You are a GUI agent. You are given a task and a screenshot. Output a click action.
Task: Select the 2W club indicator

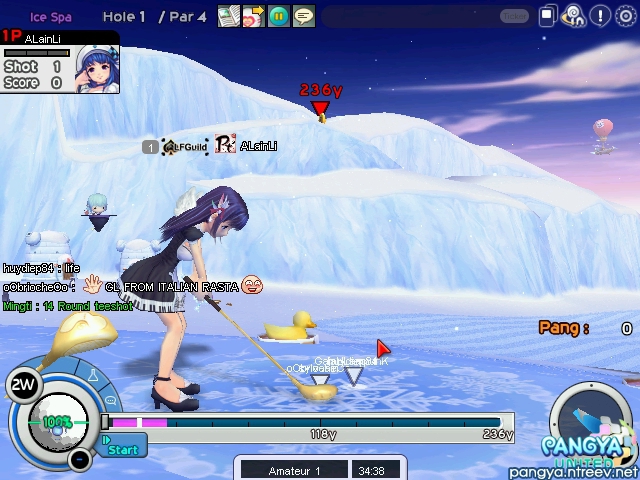[22, 384]
